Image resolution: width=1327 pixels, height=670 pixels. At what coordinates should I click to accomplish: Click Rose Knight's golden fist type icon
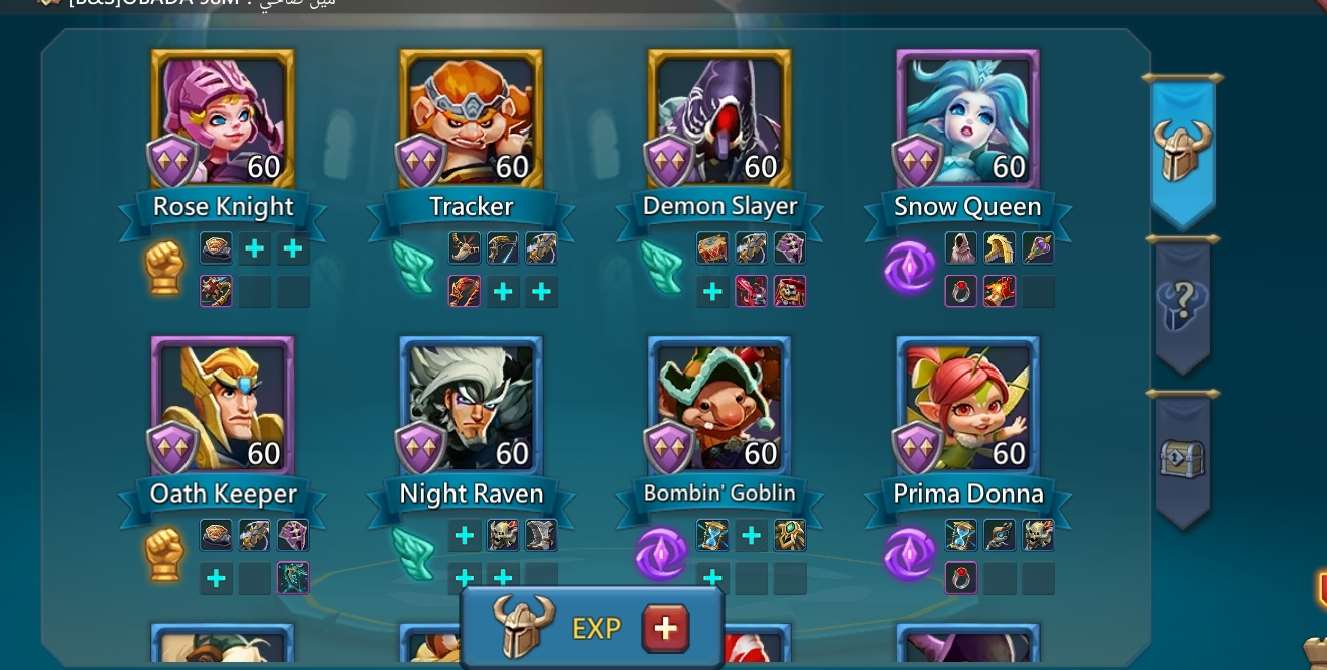click(x=165, y=268)
